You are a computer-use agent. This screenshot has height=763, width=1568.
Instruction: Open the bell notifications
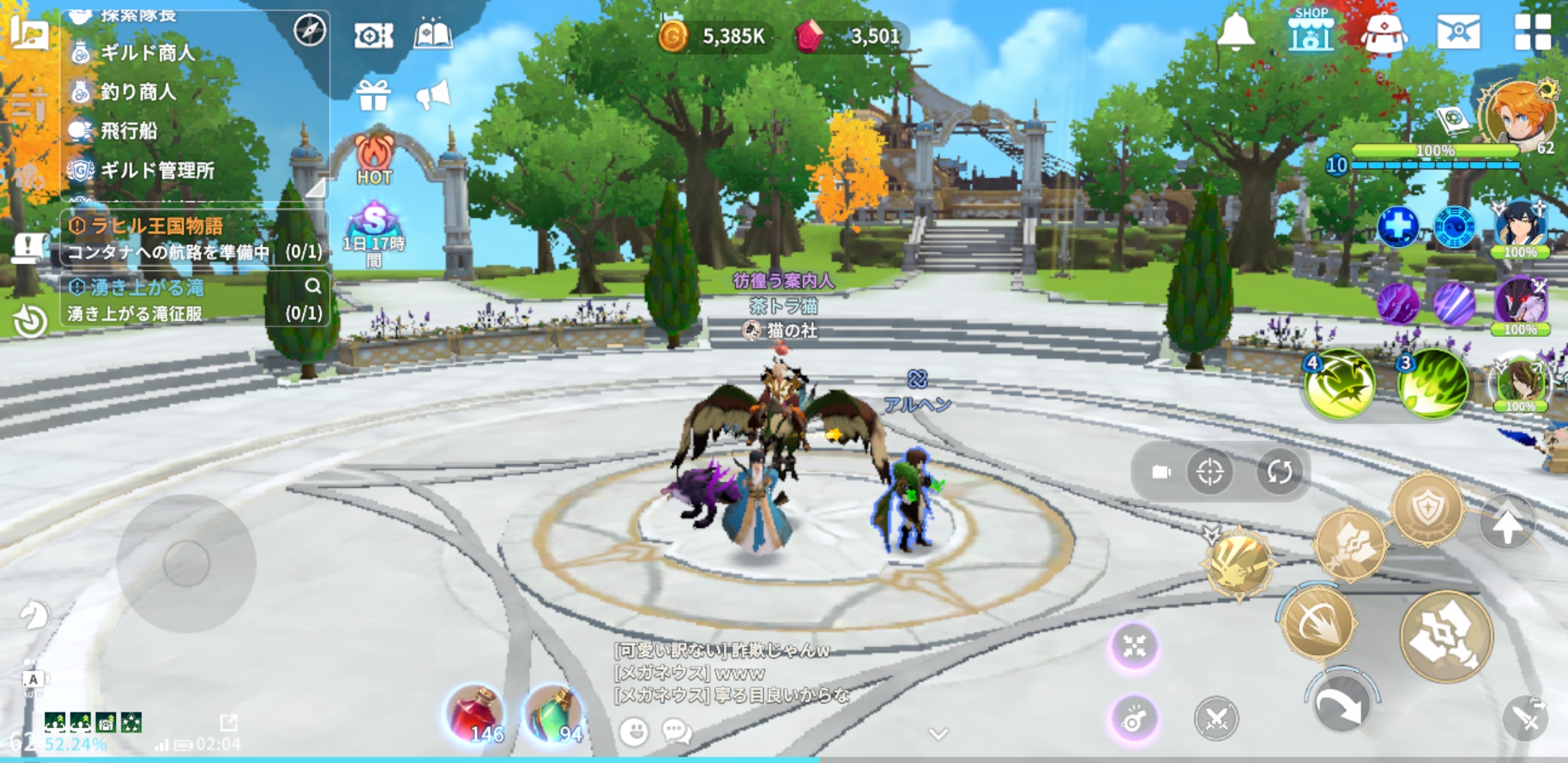click(1235, 32)
